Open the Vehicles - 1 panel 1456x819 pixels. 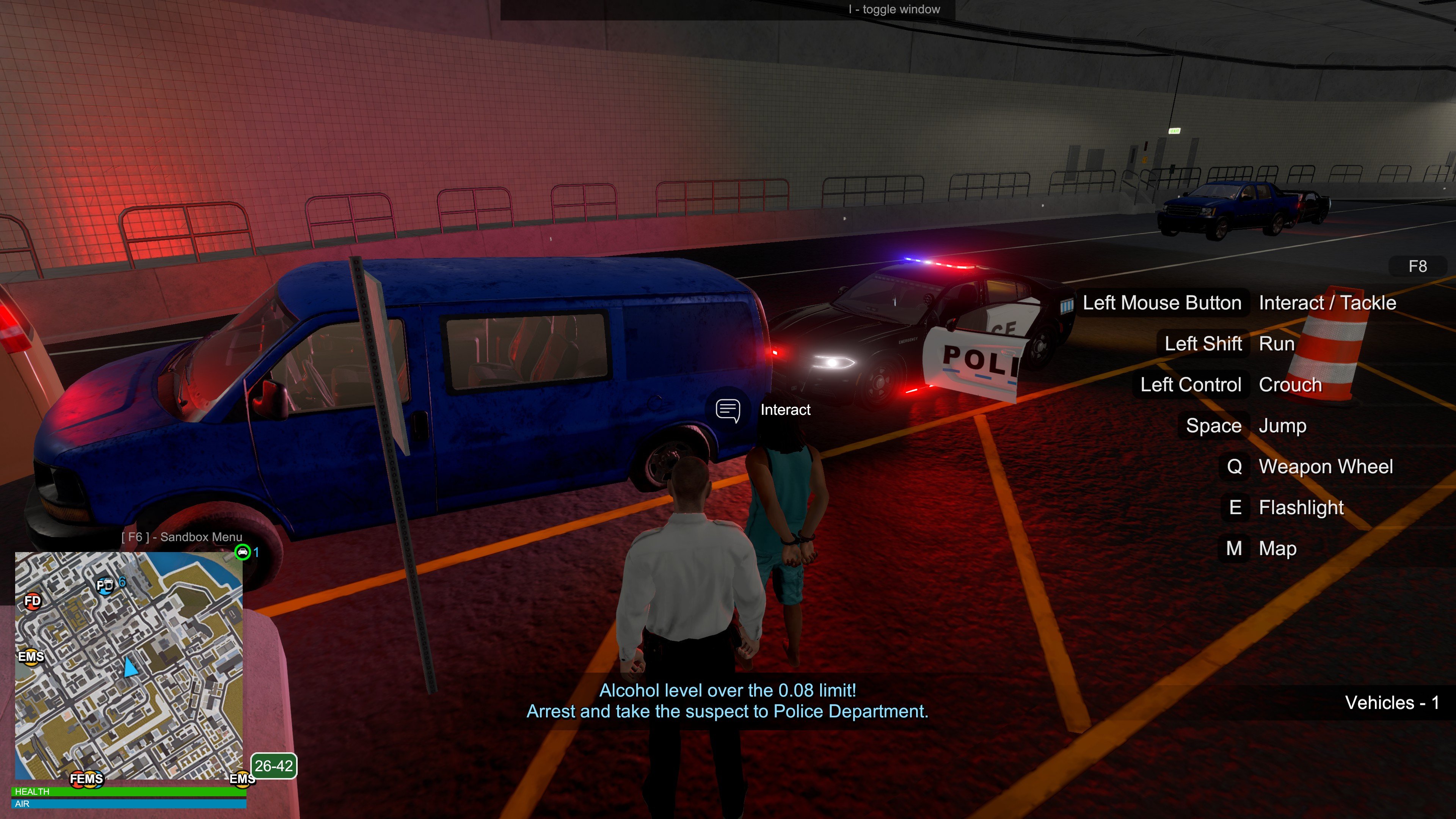tap(1392, 703)
